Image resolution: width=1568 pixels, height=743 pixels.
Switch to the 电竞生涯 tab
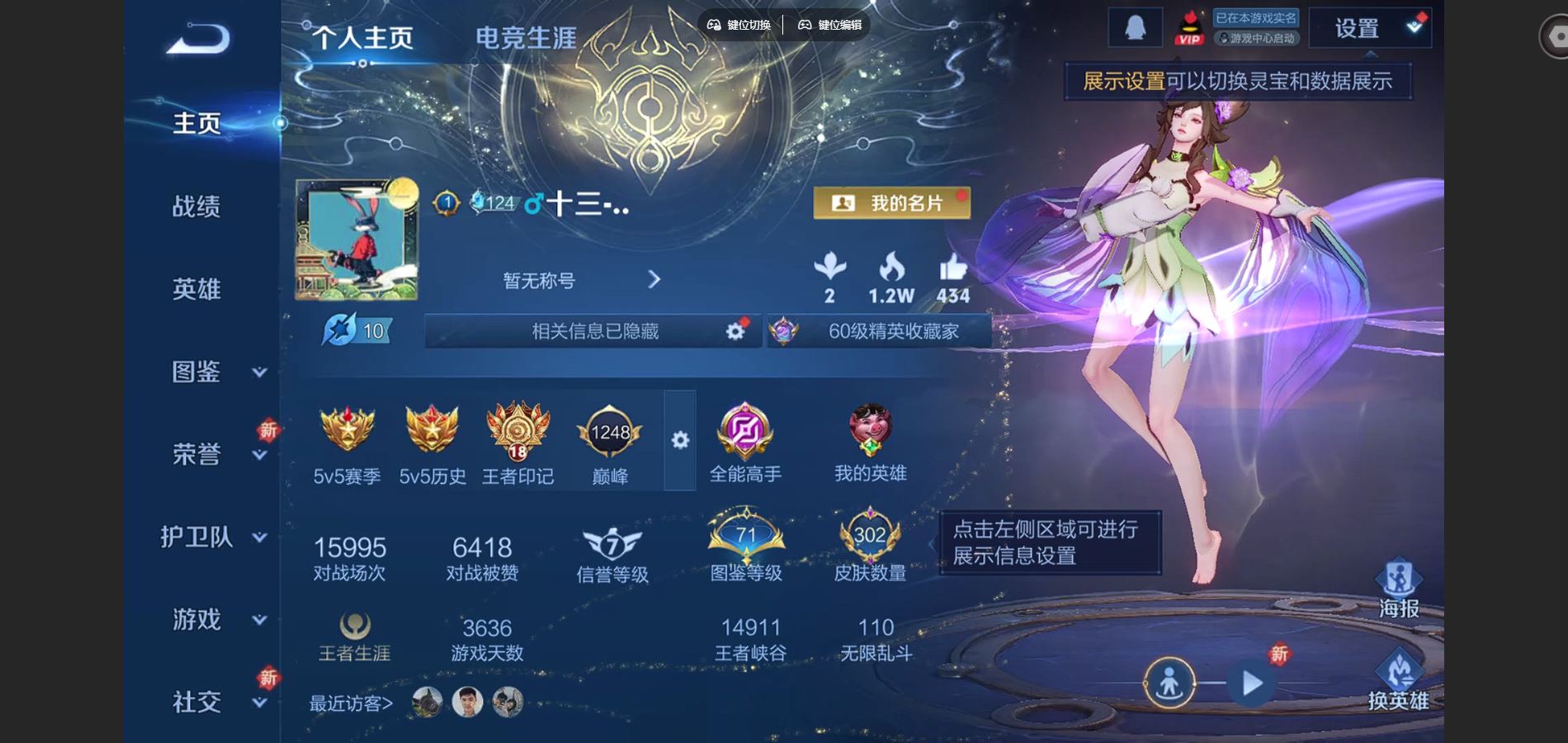click(x=527, y=37)
